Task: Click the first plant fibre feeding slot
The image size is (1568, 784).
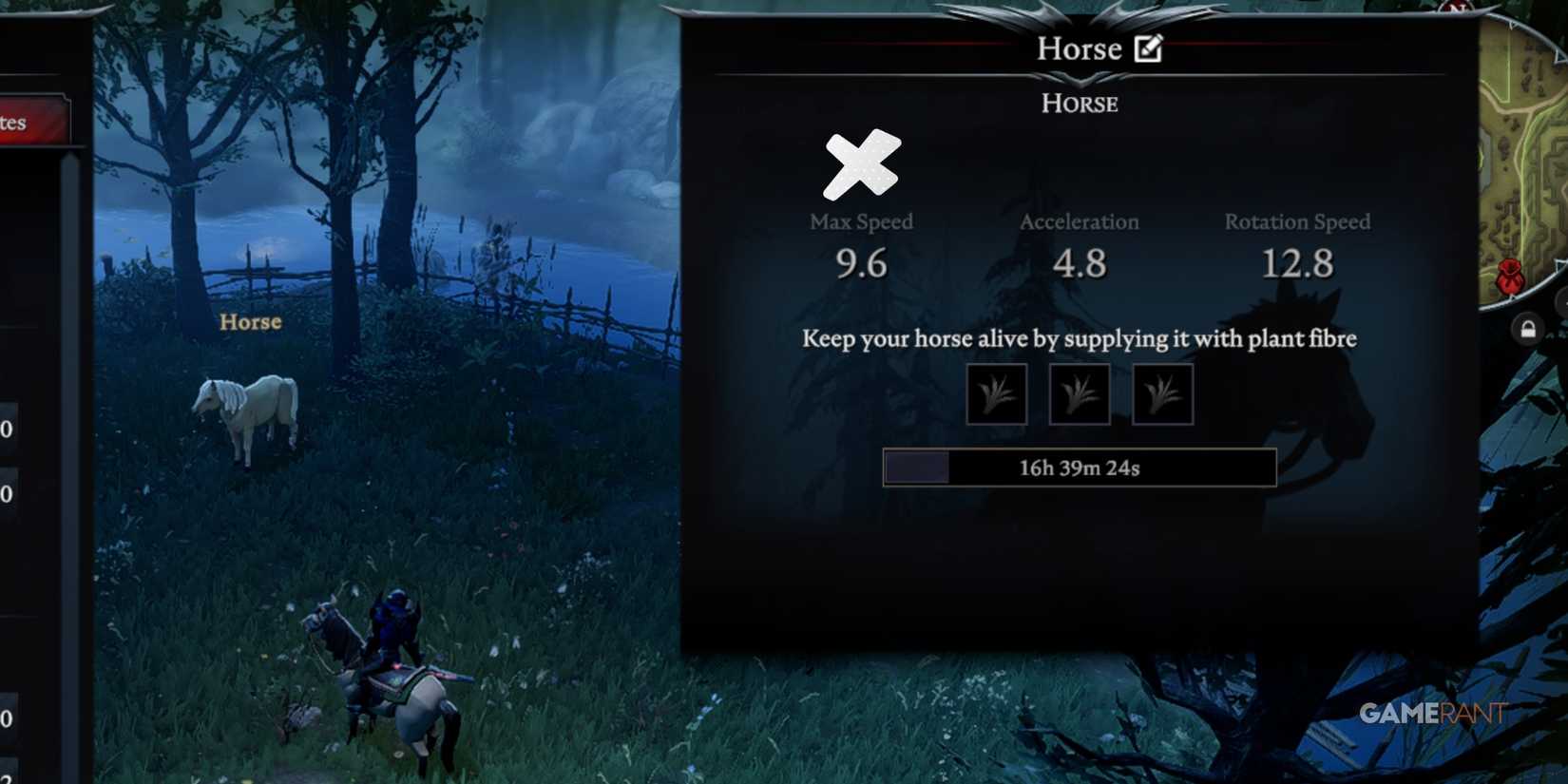Action: [x=997, y=392]
